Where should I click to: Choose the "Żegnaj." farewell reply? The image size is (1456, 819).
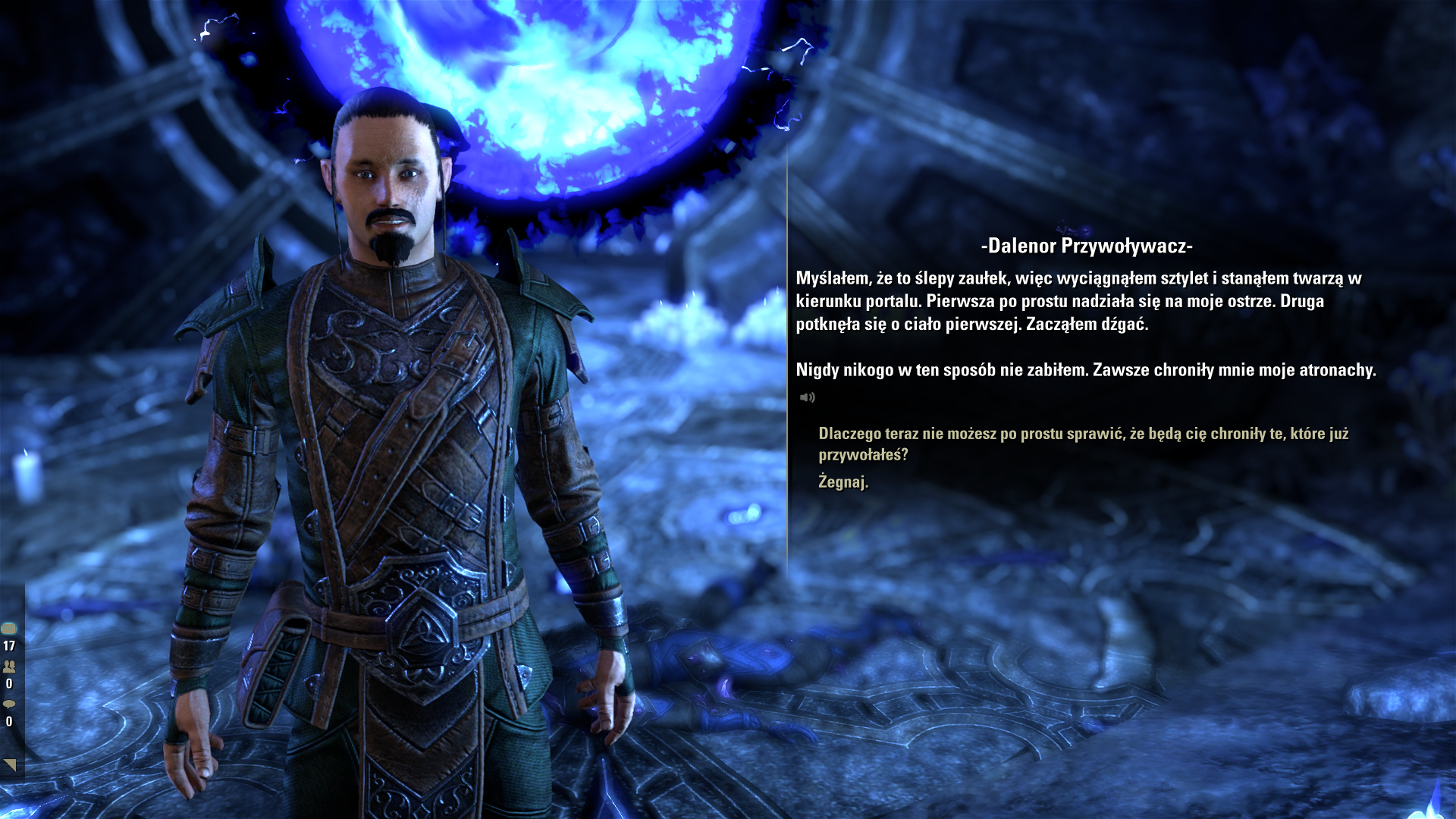(x=843, y=482)
